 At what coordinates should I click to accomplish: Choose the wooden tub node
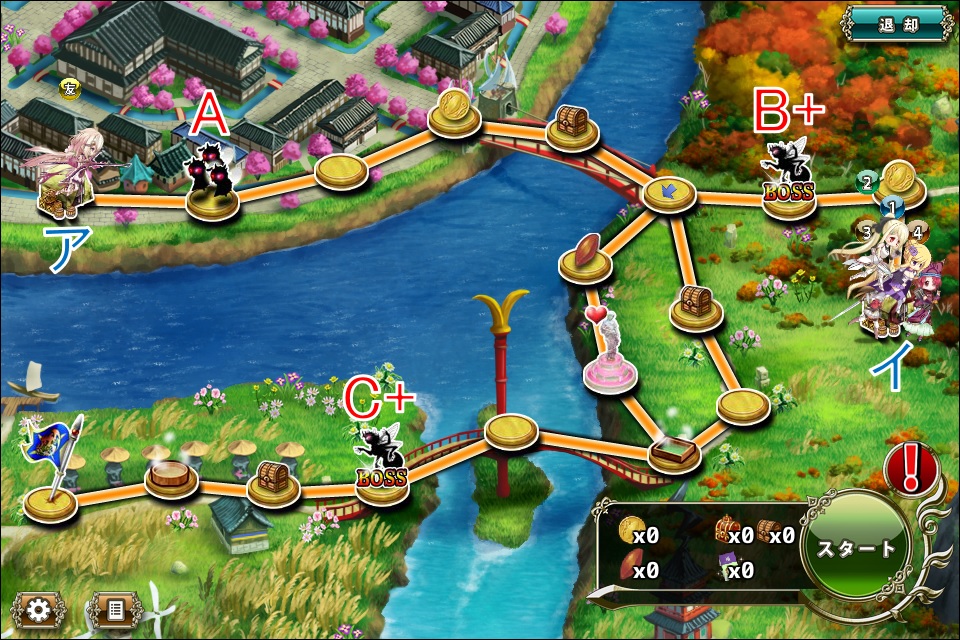172,474
